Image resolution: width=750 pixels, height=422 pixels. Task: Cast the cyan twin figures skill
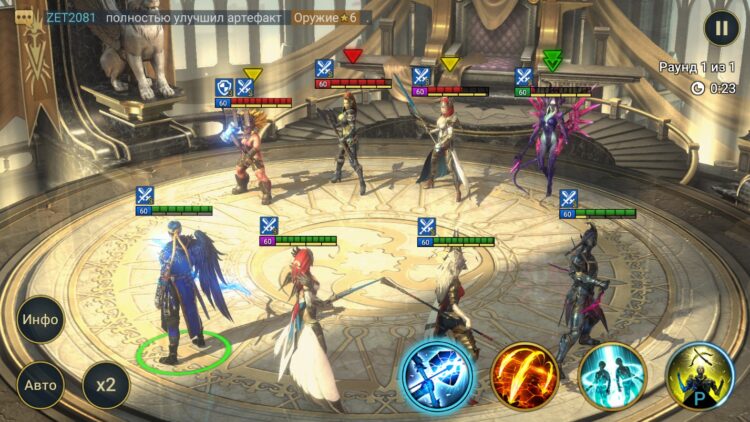pyautogui.click(x=612, y=376)
